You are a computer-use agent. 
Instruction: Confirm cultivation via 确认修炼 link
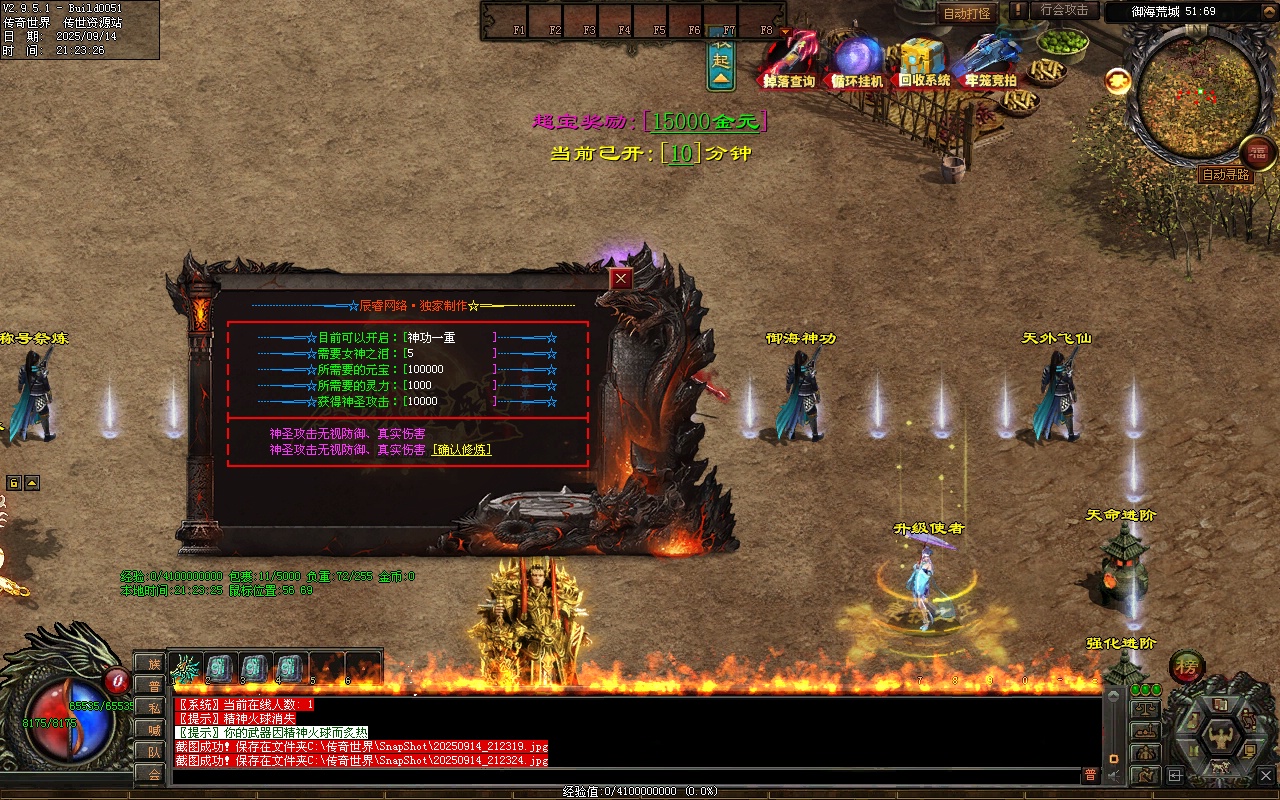461,450
